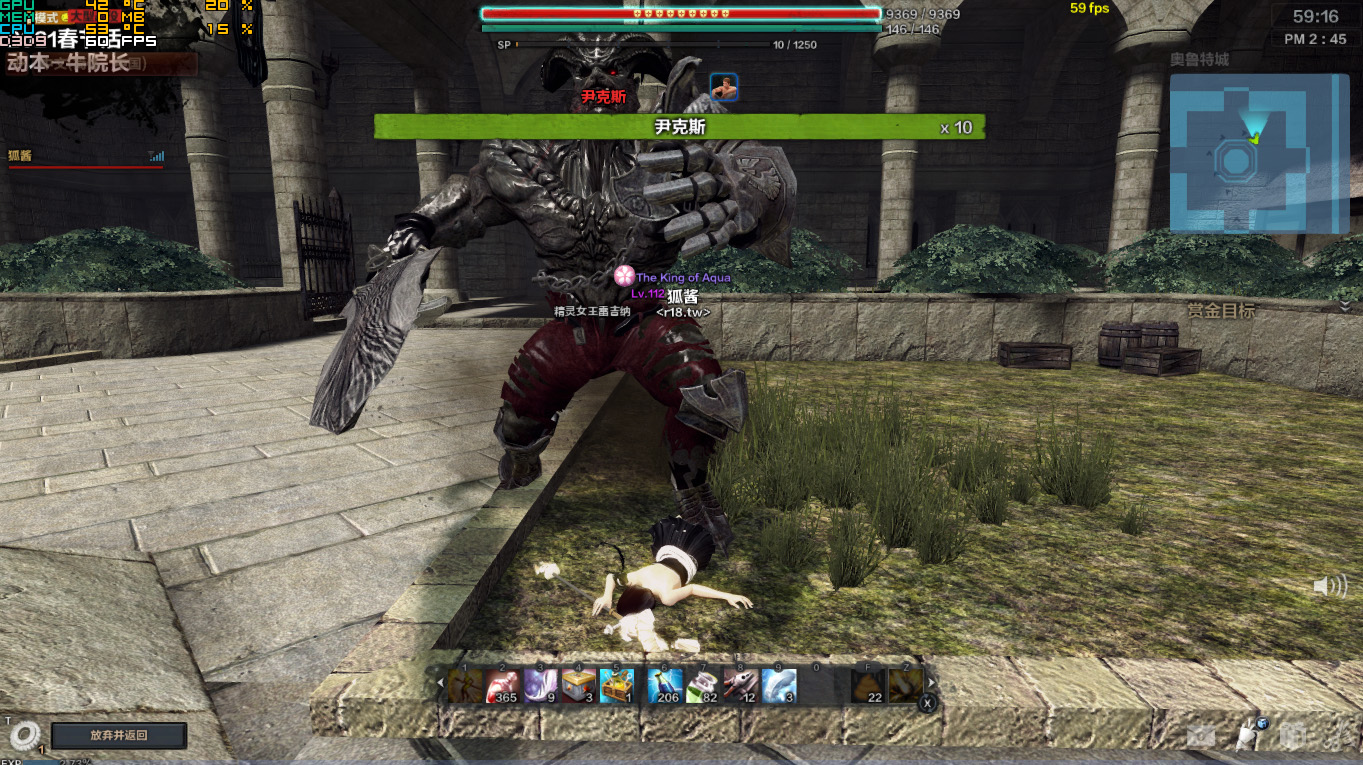Open the gift box icon
Screen dimensions: 1363x765
(x=1292, y=736)
